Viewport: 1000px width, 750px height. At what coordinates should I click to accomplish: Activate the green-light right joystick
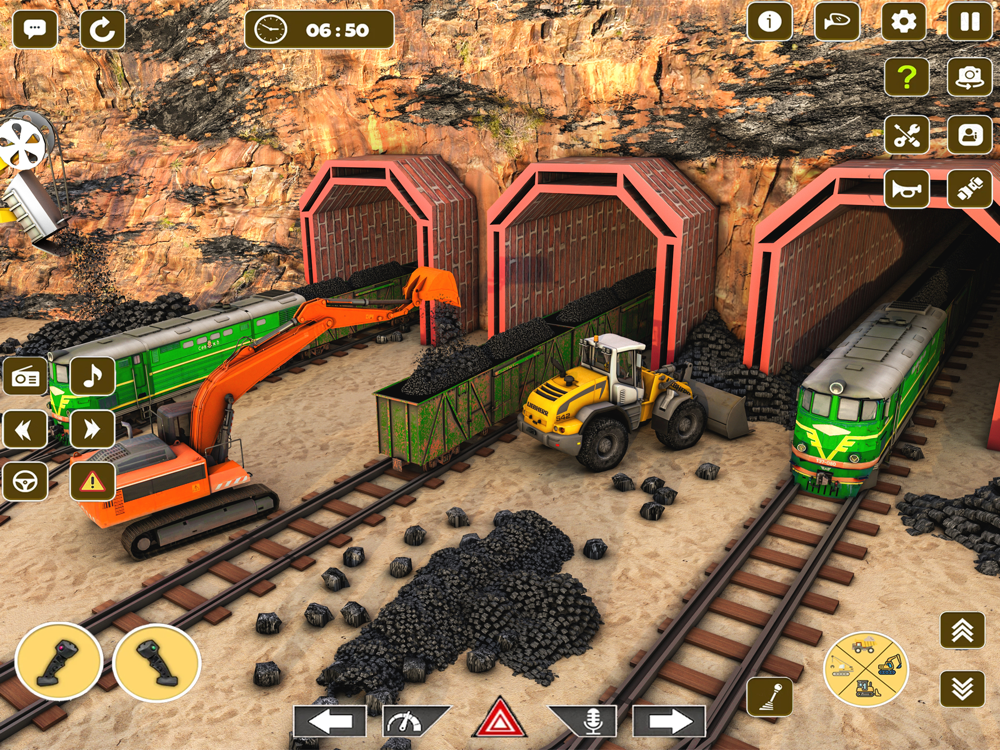[x=157, y=662]
